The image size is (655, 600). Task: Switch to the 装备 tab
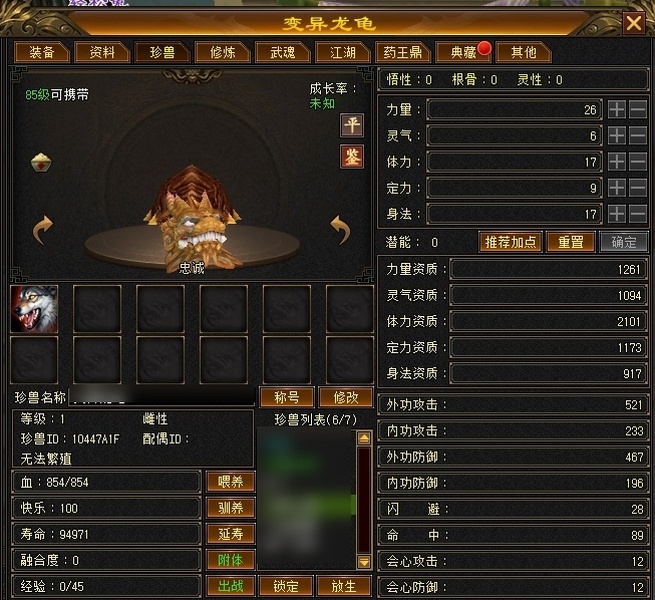click(x=42, y=52)
